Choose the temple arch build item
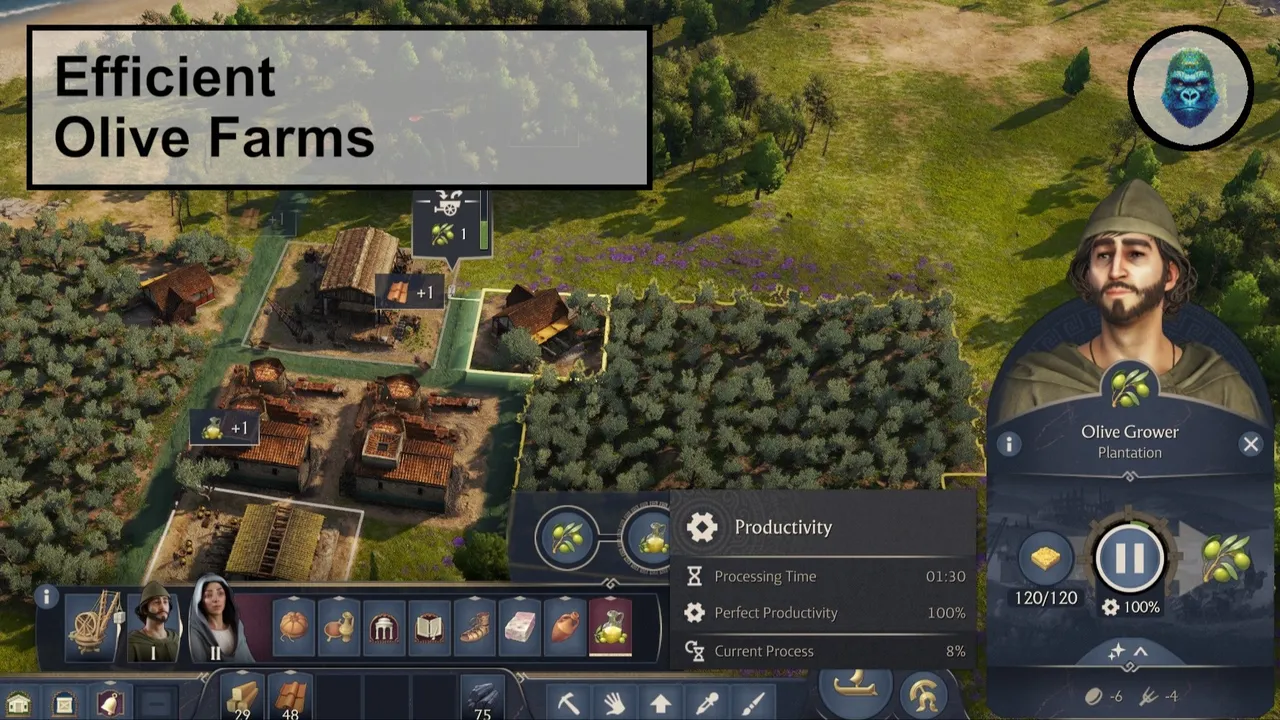 [x=384, y=628]
